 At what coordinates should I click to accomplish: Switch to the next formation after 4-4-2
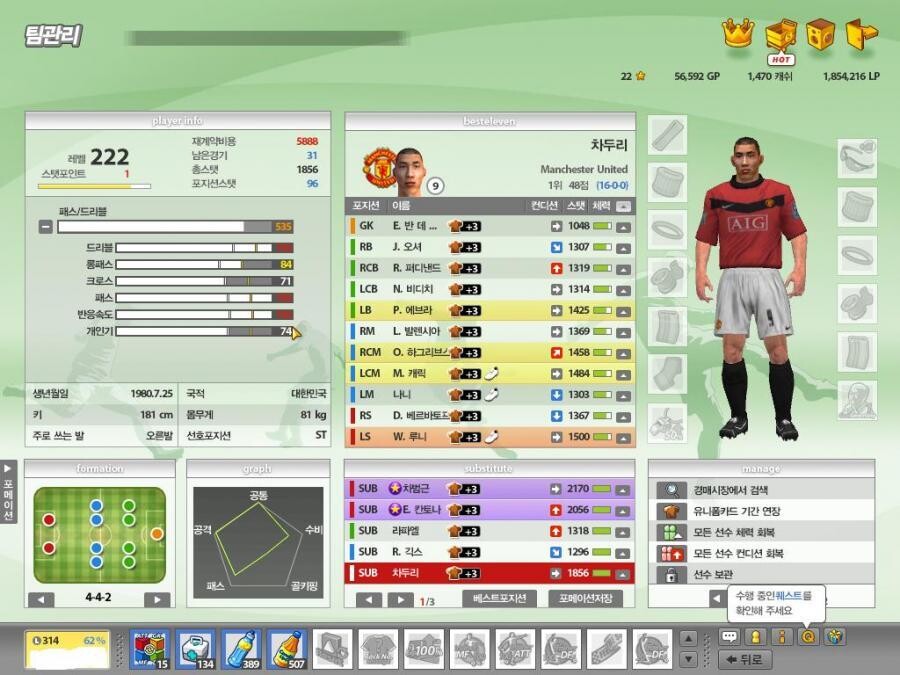157,600
